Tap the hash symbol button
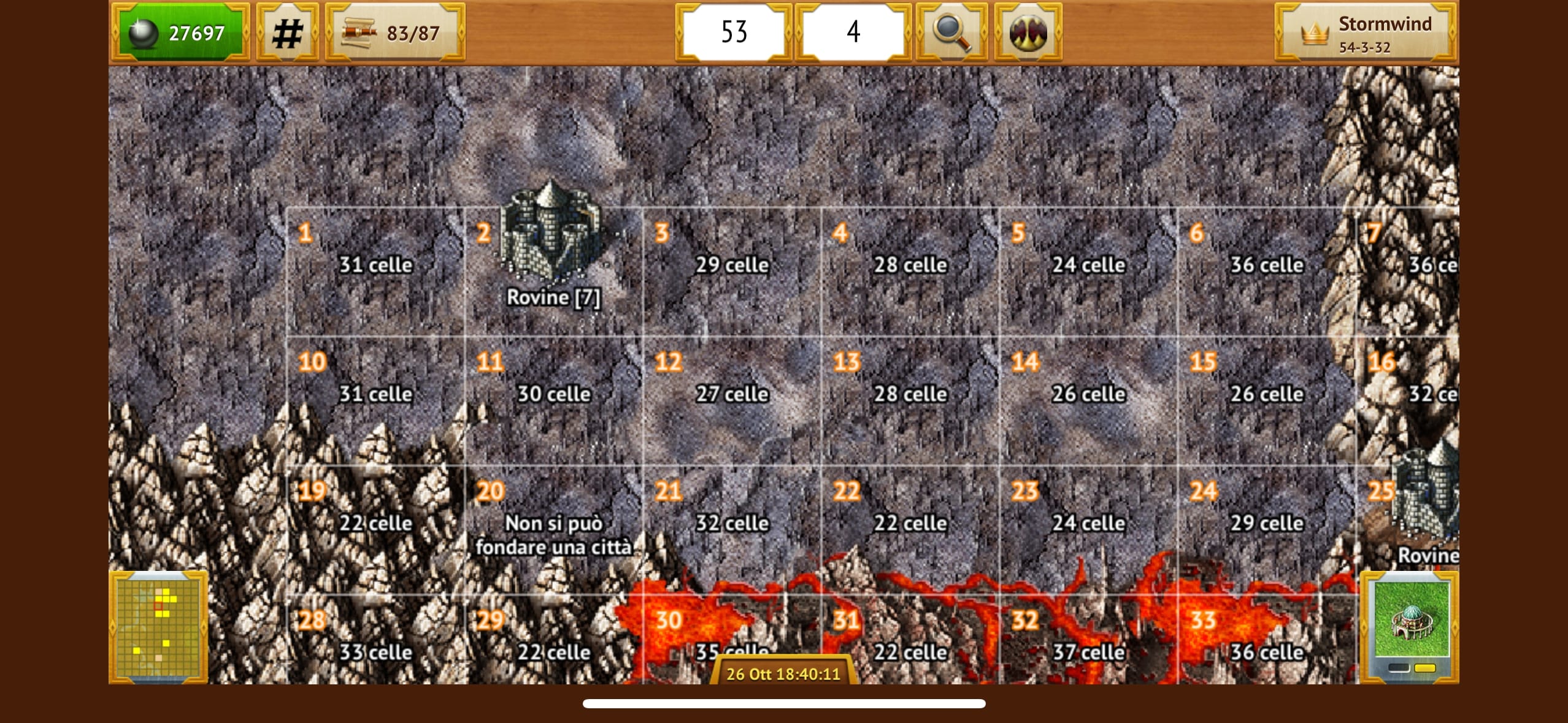Screen dimensions: 1568x723 pos(287,33)
